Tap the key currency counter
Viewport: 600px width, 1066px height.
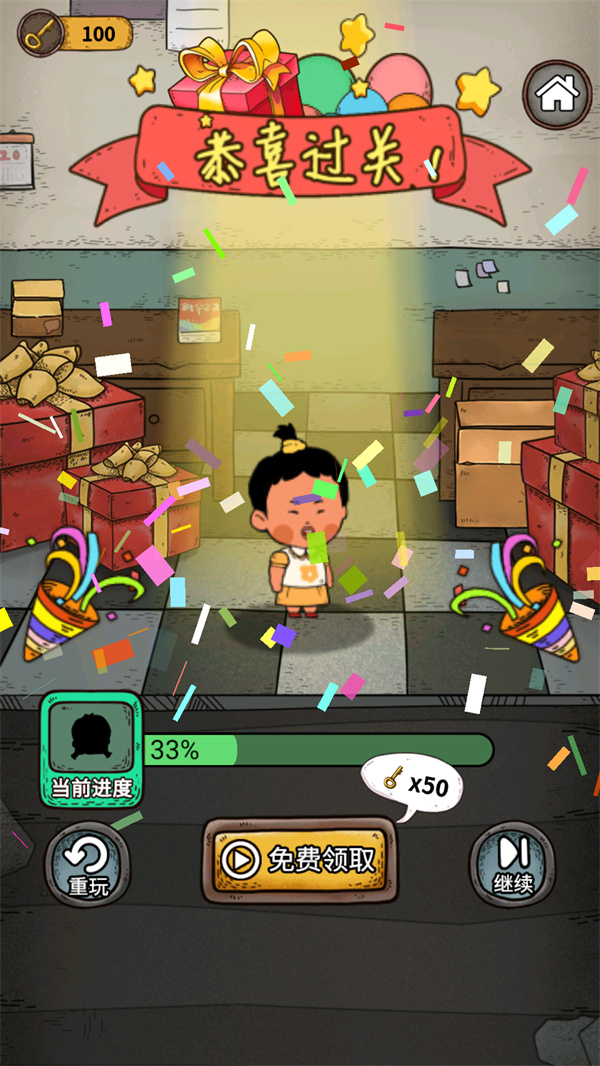coord(76,34)
